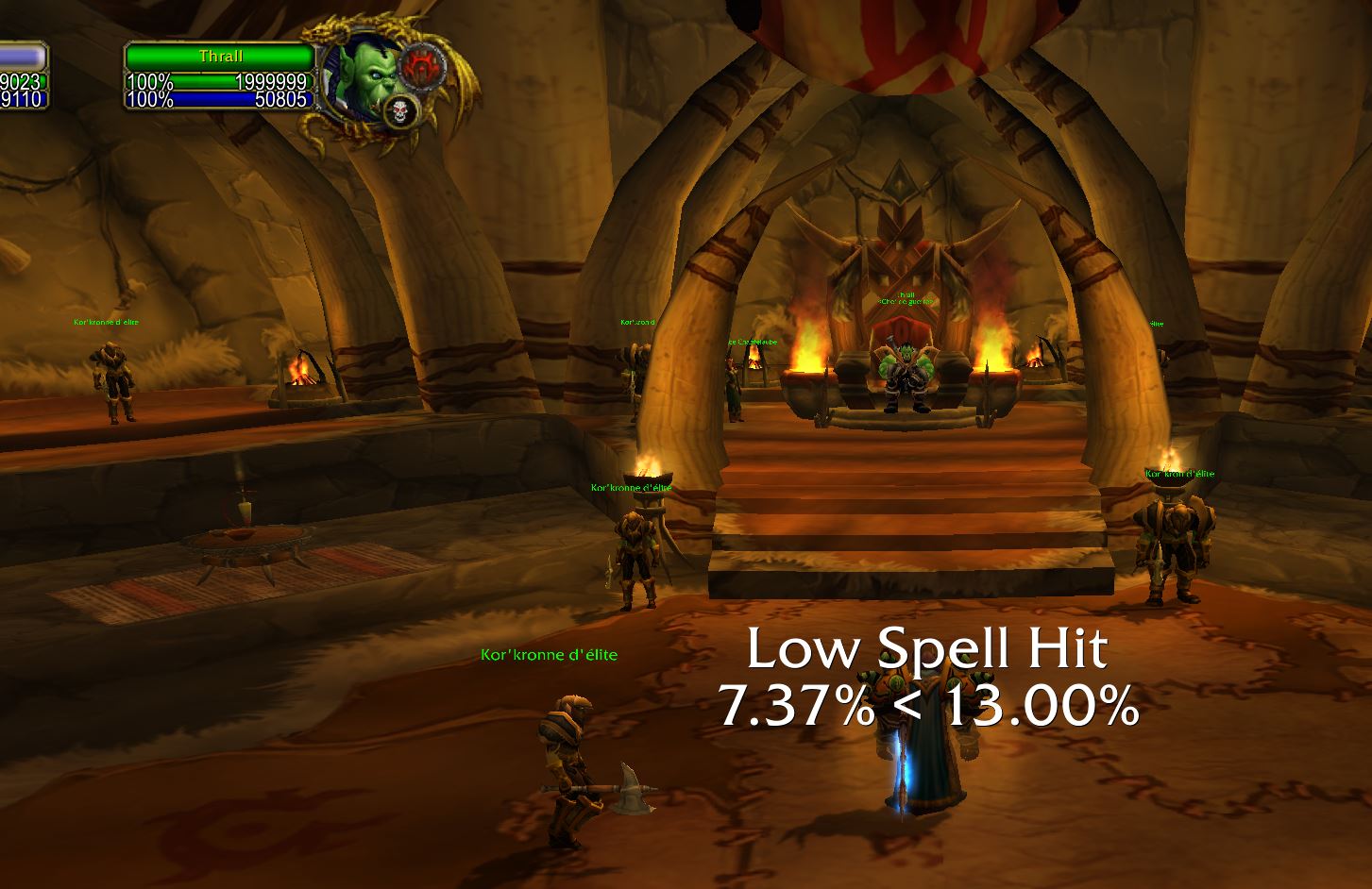This screenshot has width=1372, height=889.
Task: Click the skull level icon on target frame
Action: pyautogui.click(x=401, y=111)
